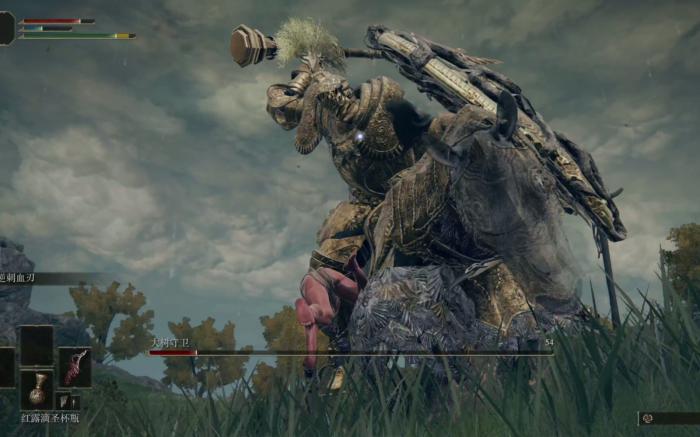Select the red right-hand weapon slot
The image size is (700, 437).
[75, 366]
